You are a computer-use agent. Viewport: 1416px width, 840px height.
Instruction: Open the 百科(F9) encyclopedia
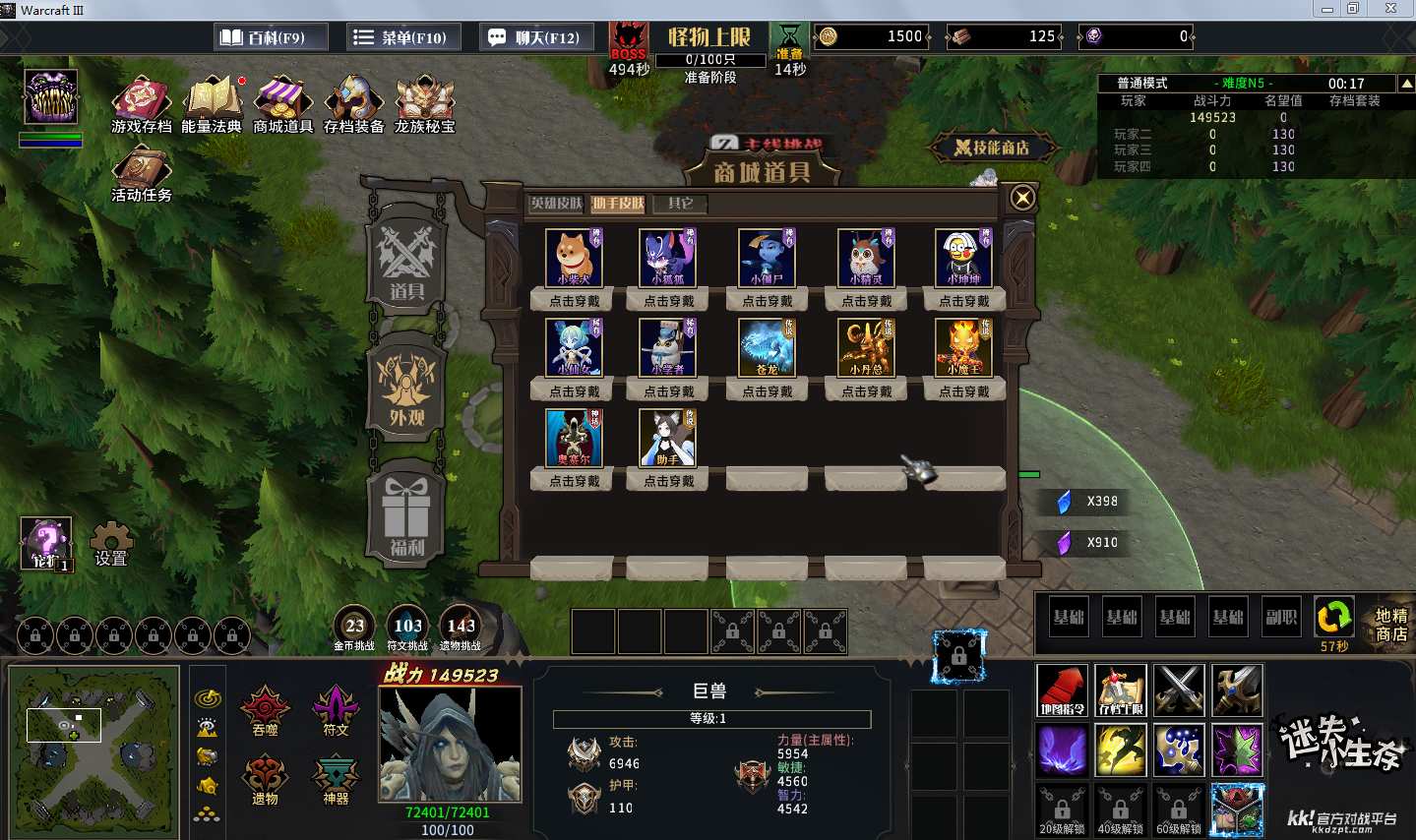pyautogui.click(x=263, y=37)
